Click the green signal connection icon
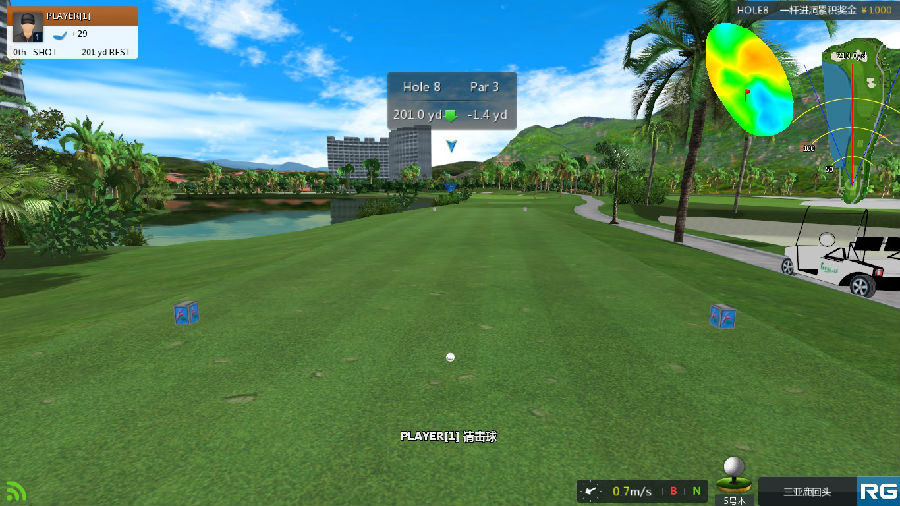Image resolution: width=900 pixels, height=506 pixels. [x=15, y=491]
